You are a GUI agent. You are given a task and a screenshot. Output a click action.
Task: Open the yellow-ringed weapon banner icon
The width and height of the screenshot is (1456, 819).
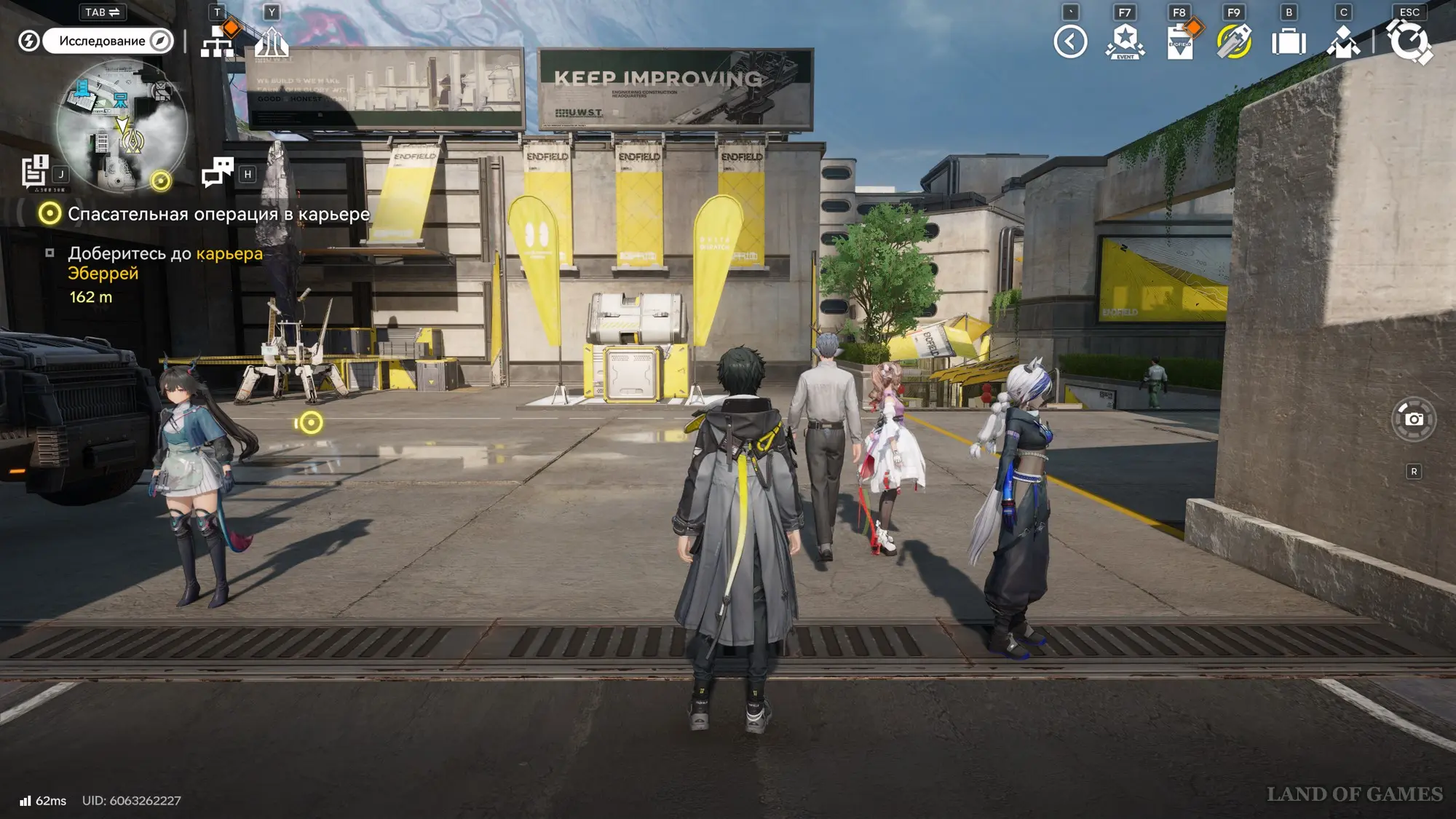(1234, 41)
